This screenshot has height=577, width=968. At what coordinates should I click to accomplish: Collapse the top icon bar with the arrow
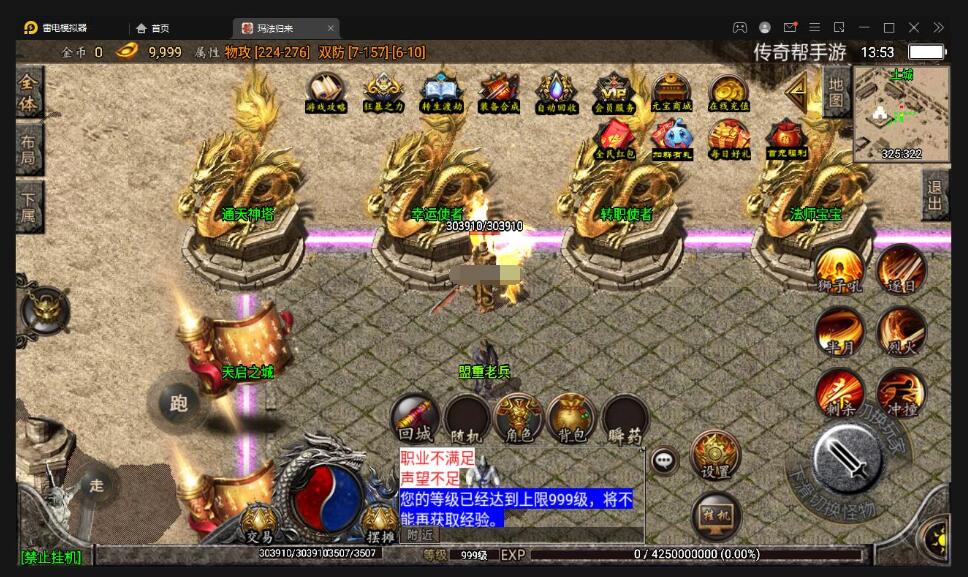coord(797,94)
